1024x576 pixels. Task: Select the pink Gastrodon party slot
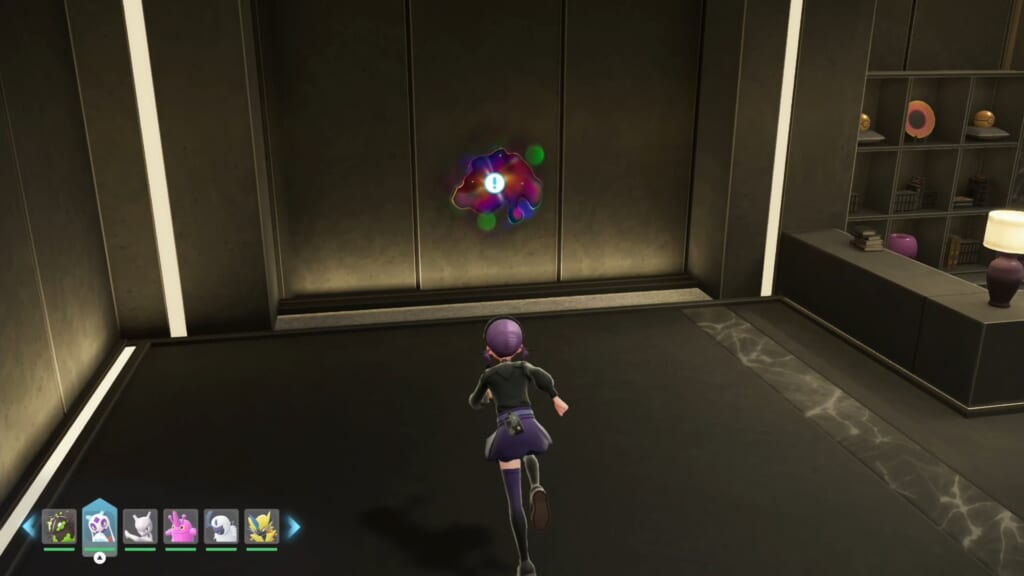181,526
